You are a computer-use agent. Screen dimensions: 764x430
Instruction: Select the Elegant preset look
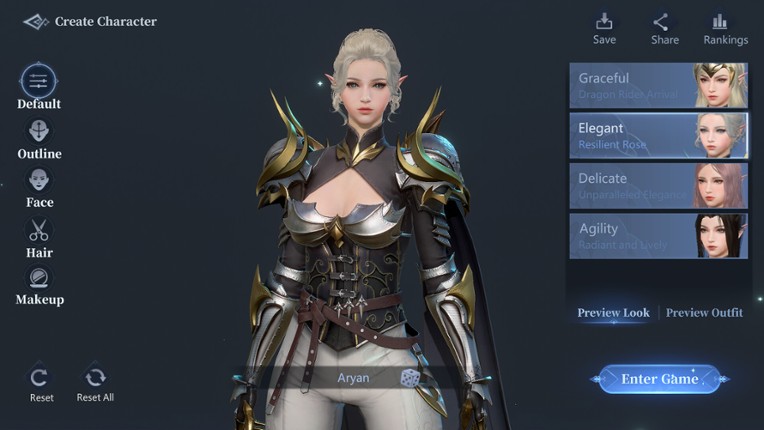(x=658, y=135)
